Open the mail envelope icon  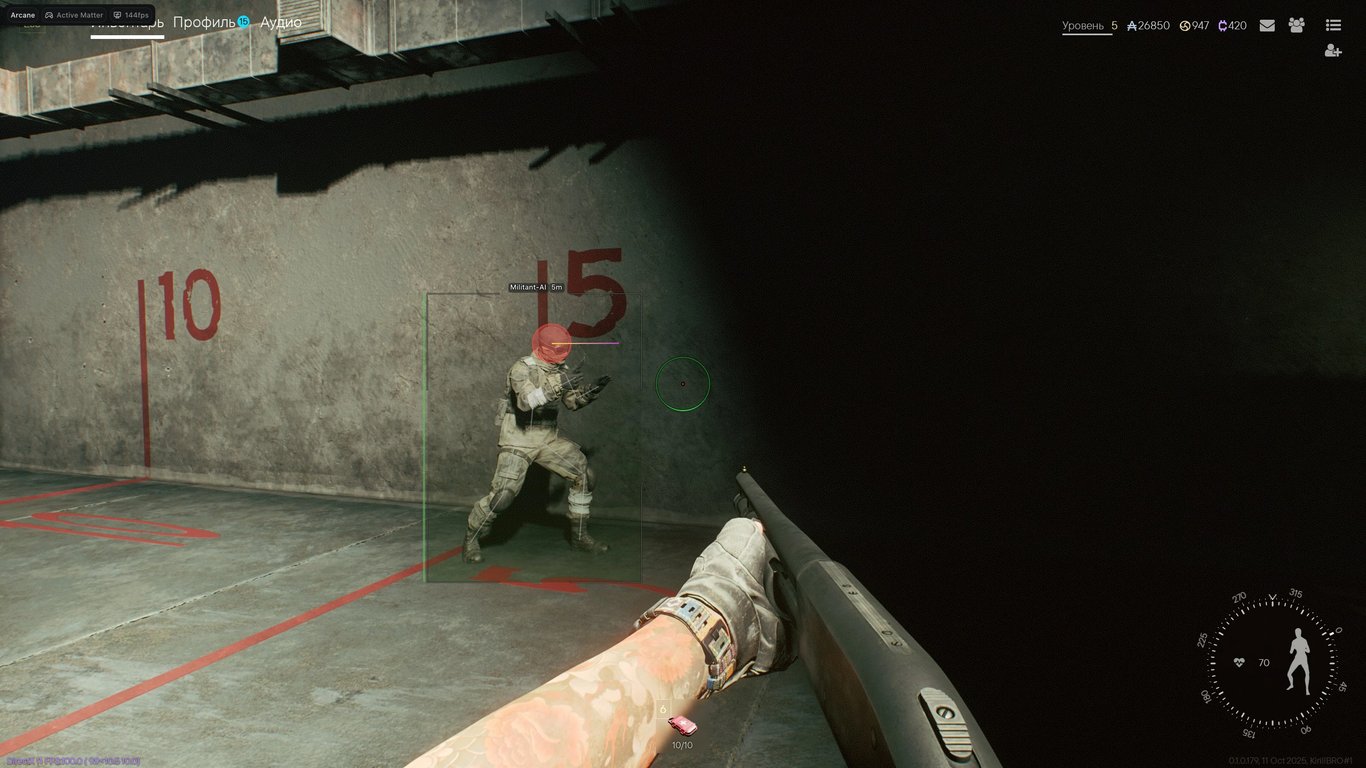(x=1267, y=25)
